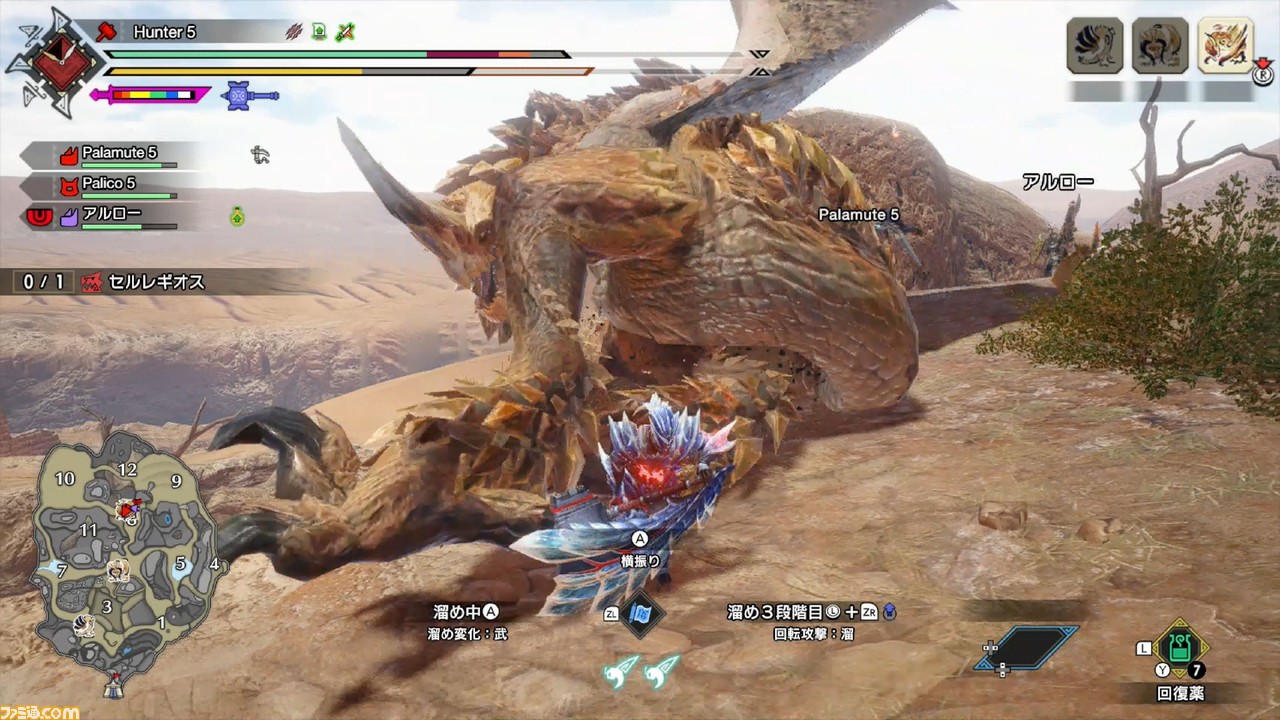This screenshot has height=720, width=1280.
Task: Select area 10 on the minimap
Action: [x=65, y=479]
